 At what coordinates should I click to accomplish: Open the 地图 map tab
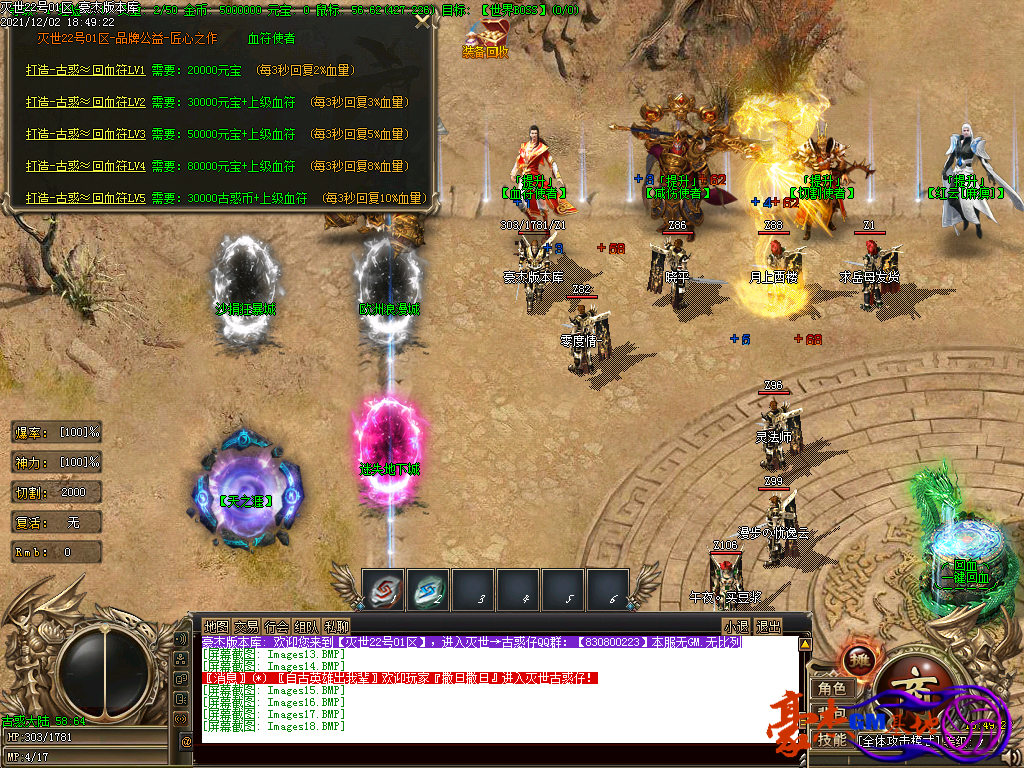(x=216, y=627)
